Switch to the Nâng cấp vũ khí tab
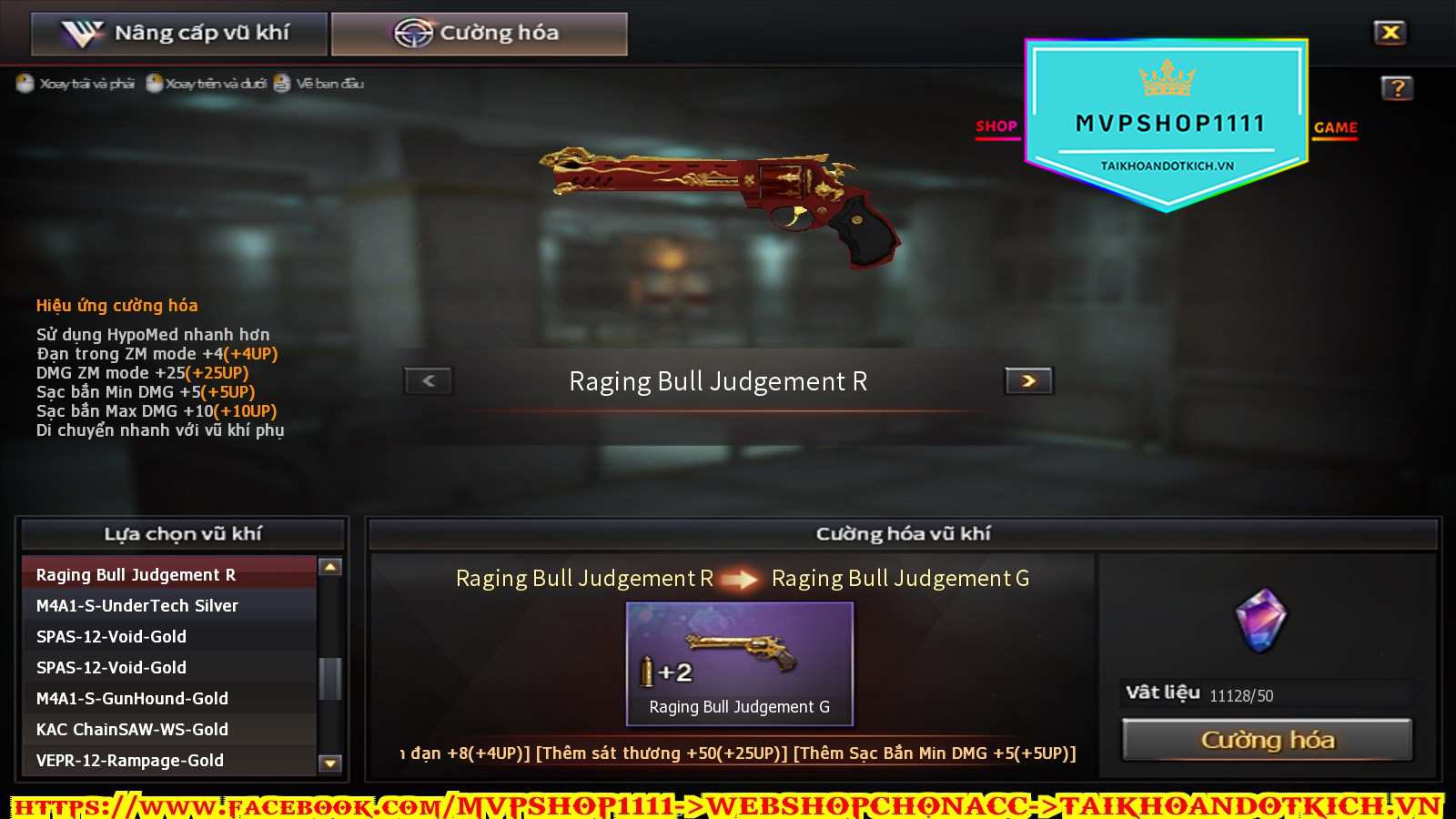Viewport: 1456px width, 819px height. pyautogui.click(x=178, y=34)
